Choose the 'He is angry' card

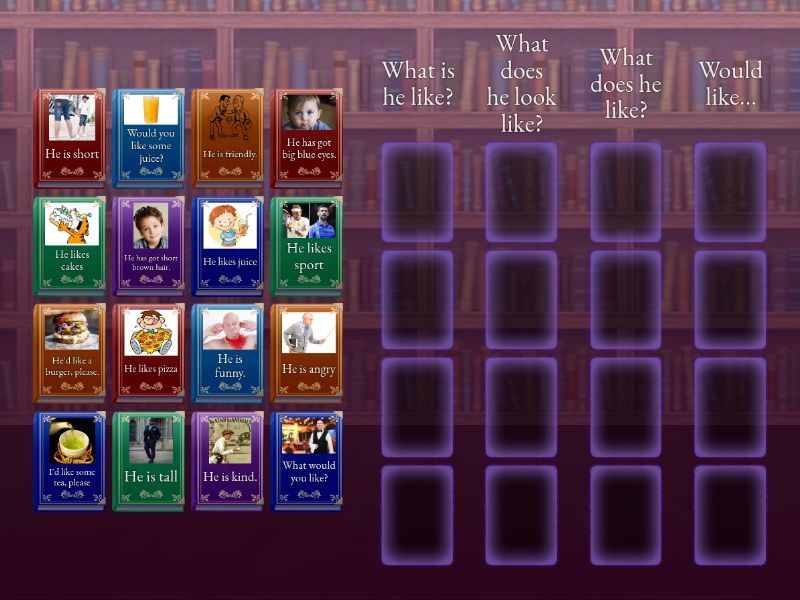click(308, 353)
